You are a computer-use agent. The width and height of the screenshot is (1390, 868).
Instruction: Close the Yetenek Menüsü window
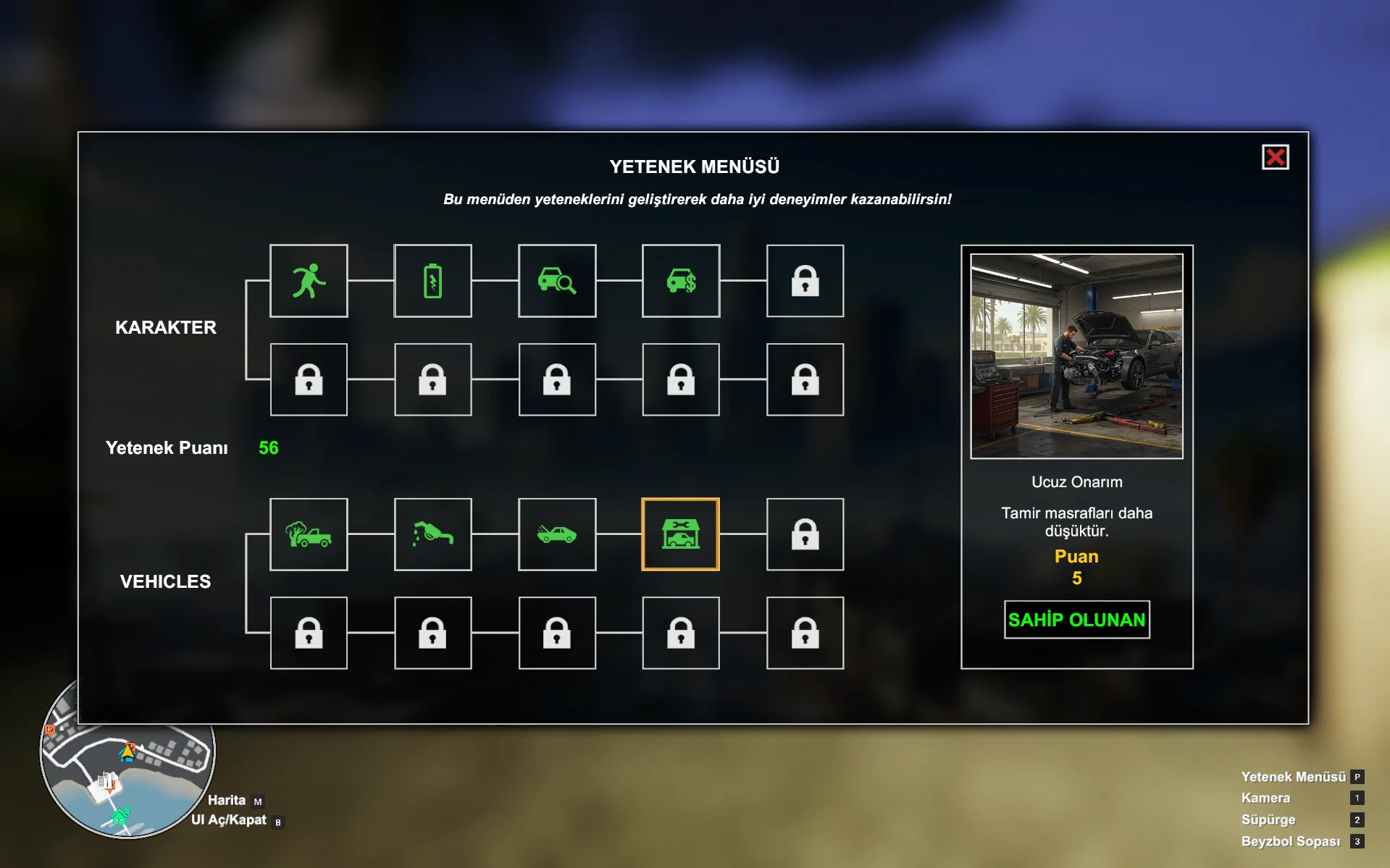coord(1275,157)
